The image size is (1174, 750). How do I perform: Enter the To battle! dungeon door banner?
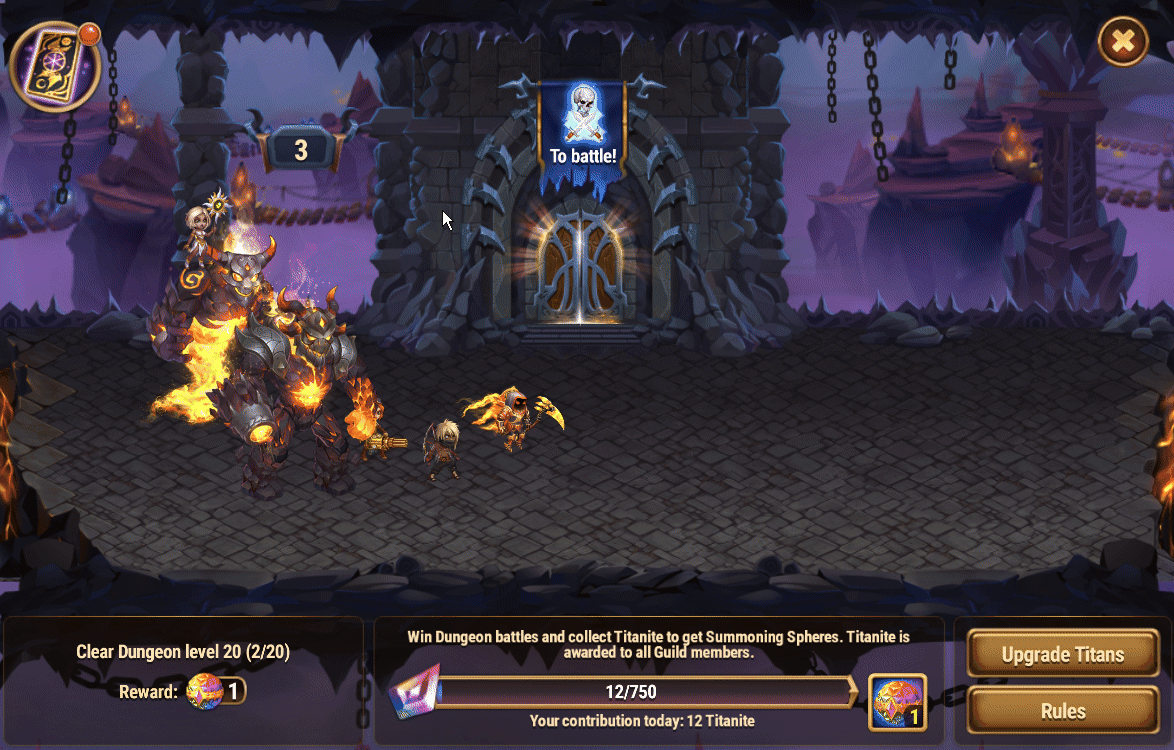pos(582,128)
